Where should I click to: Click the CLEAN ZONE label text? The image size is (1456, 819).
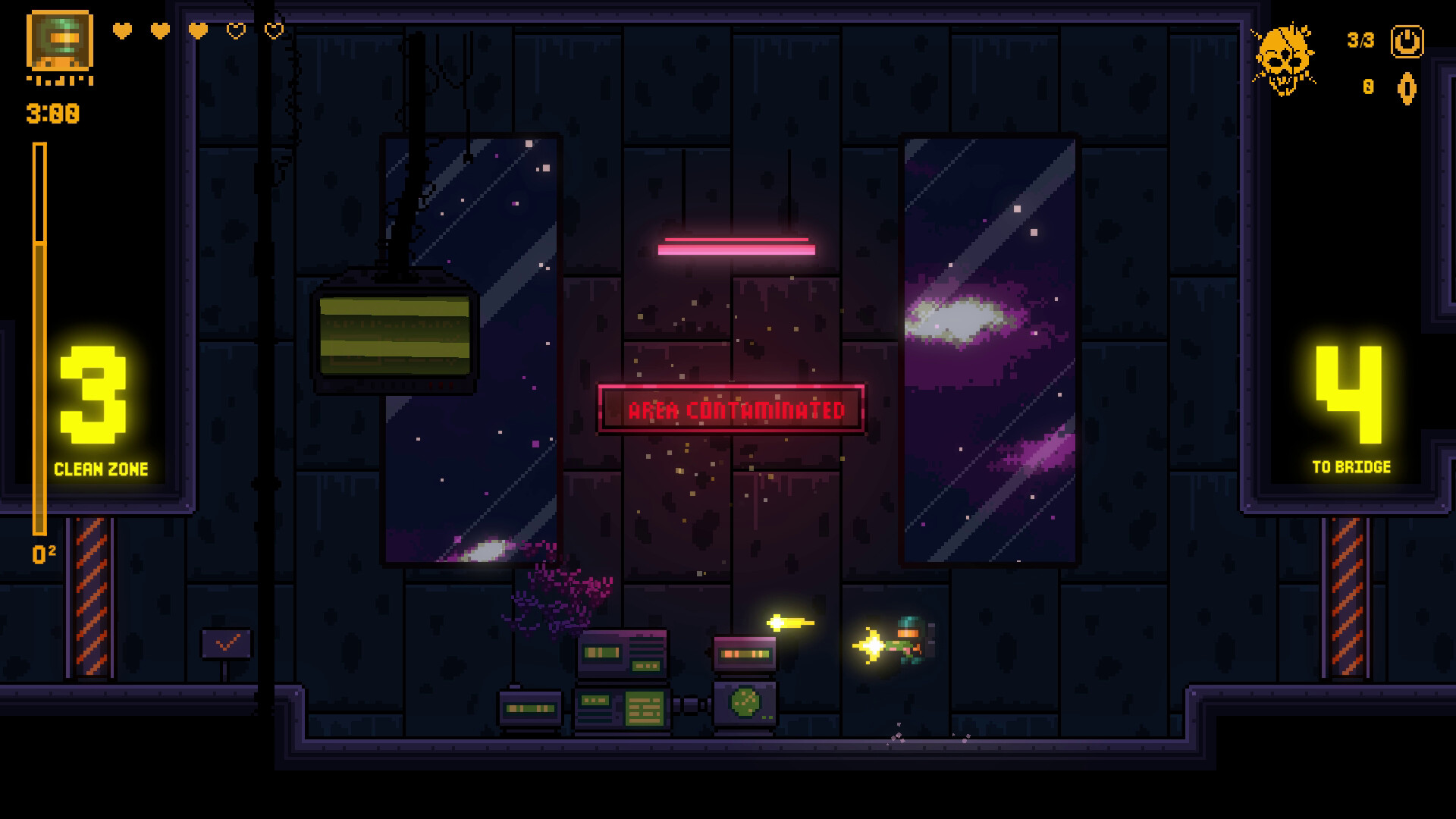point(103,468)
